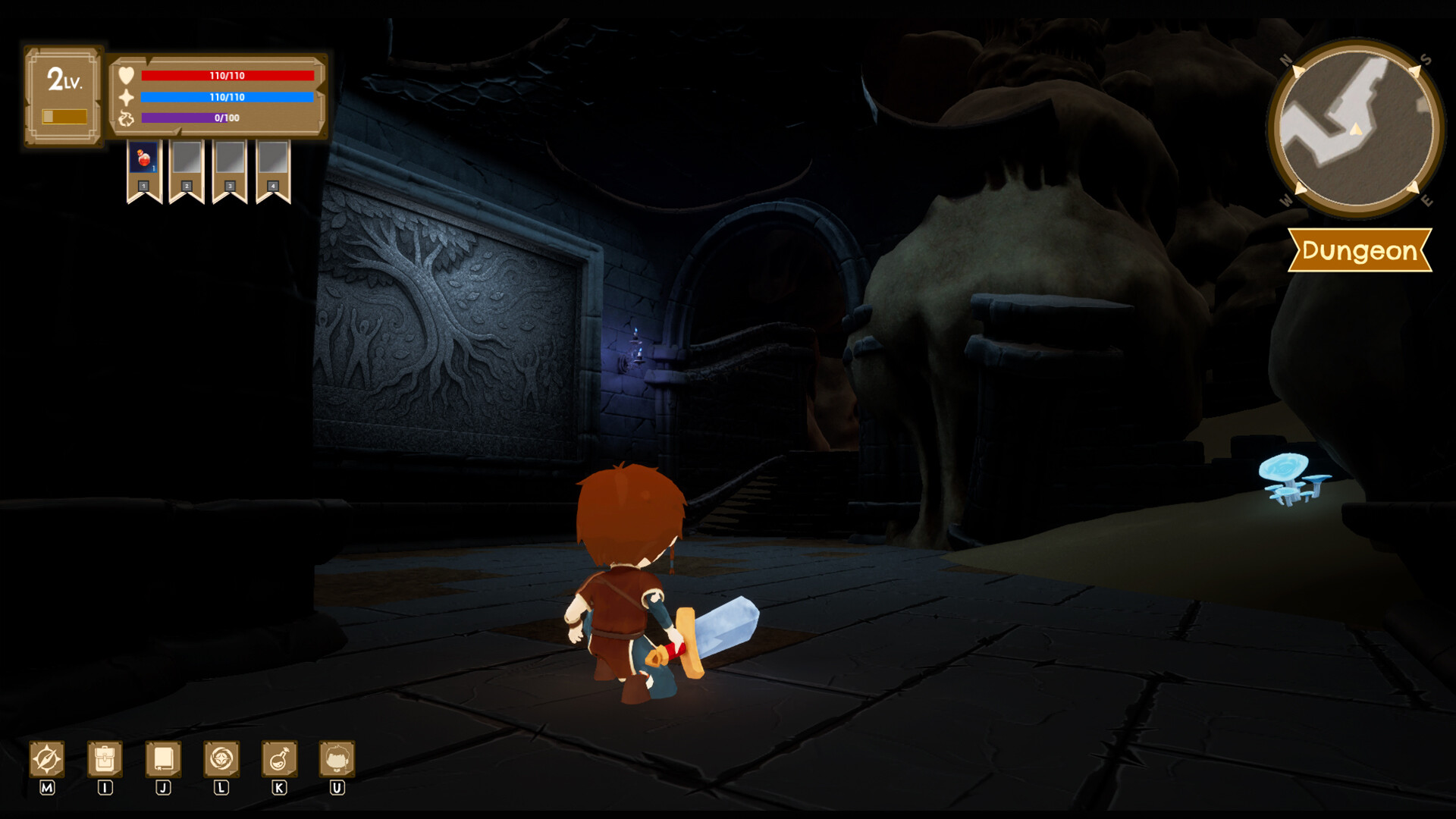
Task: Click the gold experience progress bar under 2LV
Action: click(x=63, y=115)
